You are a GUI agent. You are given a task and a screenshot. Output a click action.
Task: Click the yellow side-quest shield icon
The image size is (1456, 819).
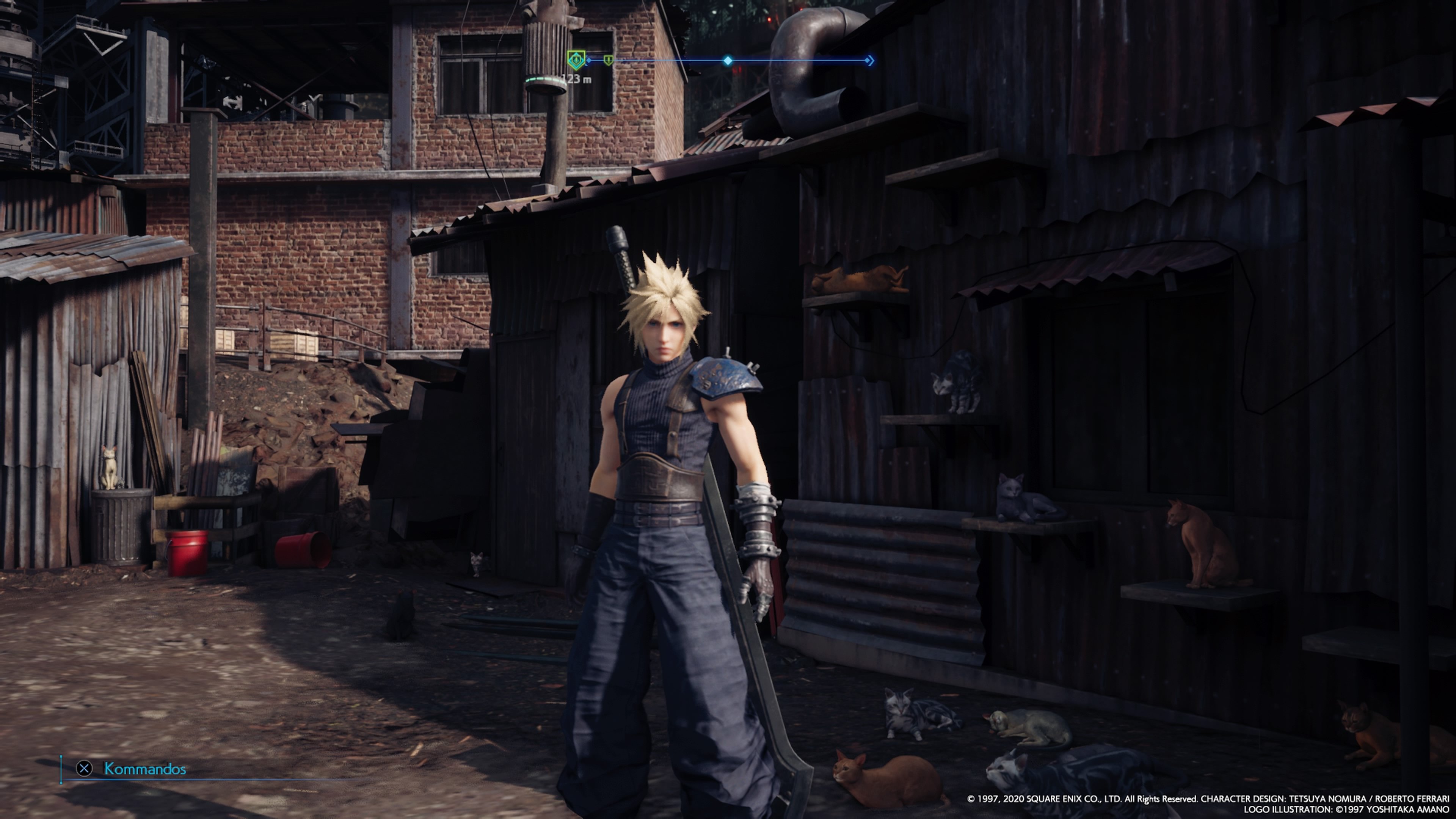pyautogui.click(x=609, y=61)
